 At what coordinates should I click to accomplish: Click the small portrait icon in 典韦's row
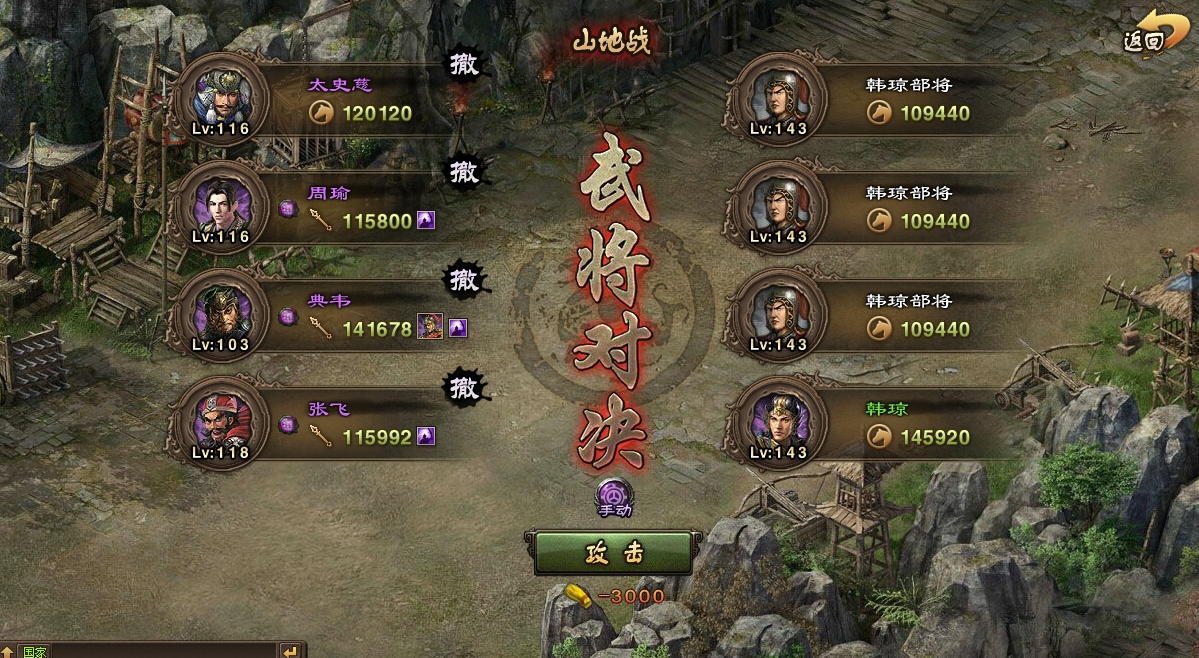pos(430,327)
